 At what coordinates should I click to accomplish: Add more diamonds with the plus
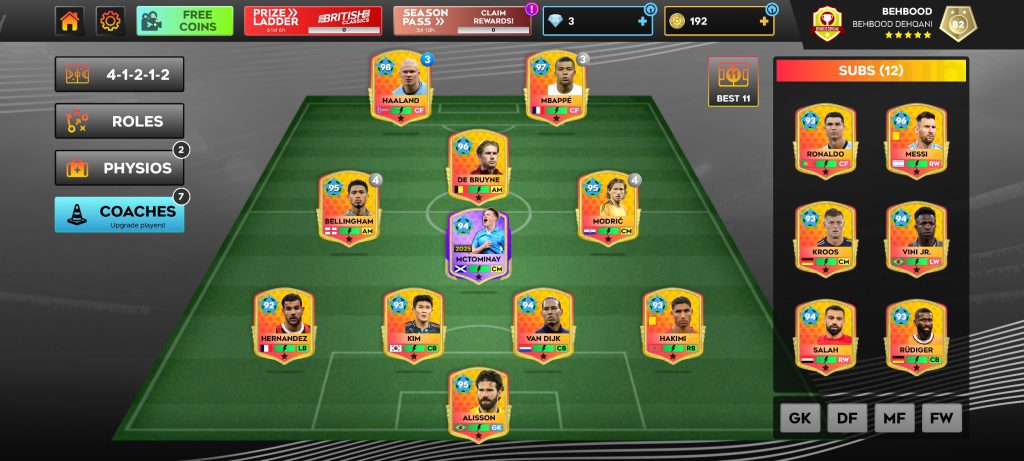click(x=642, y=21)
